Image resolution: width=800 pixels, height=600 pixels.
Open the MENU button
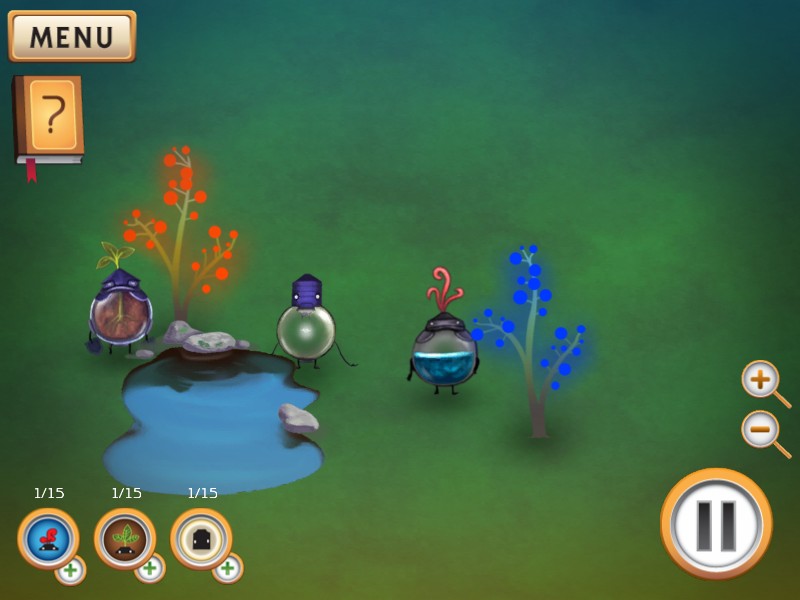[x=72, y=36]
